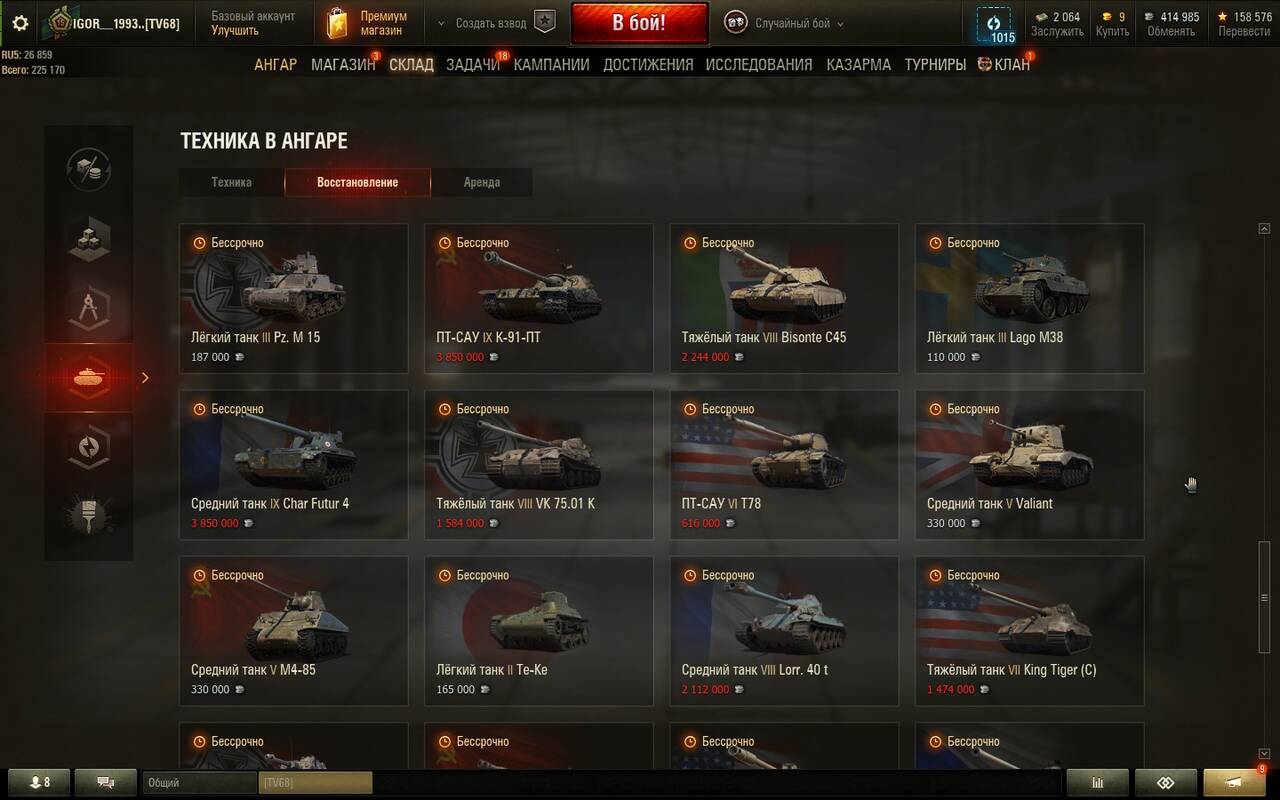Select the Pz. M 15 light tank card
The width and height of the screenshot is (1280, 800).
pyautogui.click(x=294, y=298)
